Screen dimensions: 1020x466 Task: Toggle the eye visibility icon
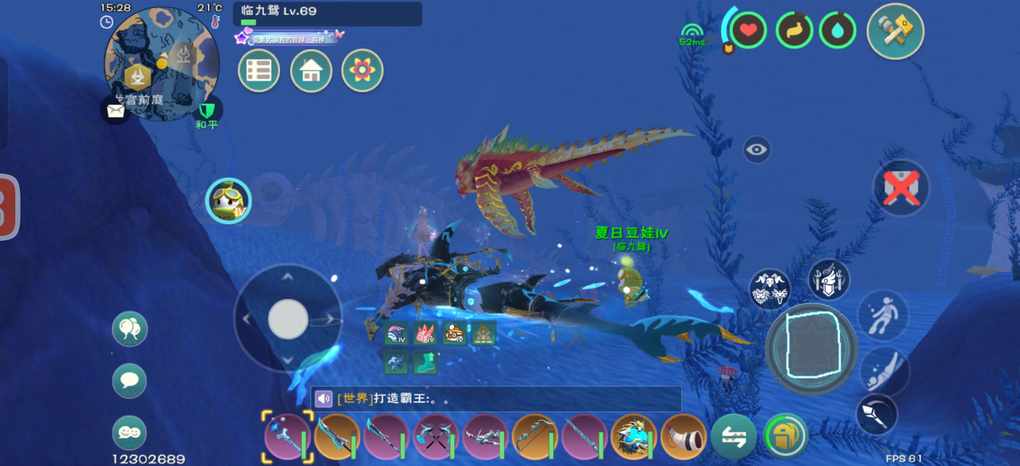pyautogui.click(x=757, y=150)
